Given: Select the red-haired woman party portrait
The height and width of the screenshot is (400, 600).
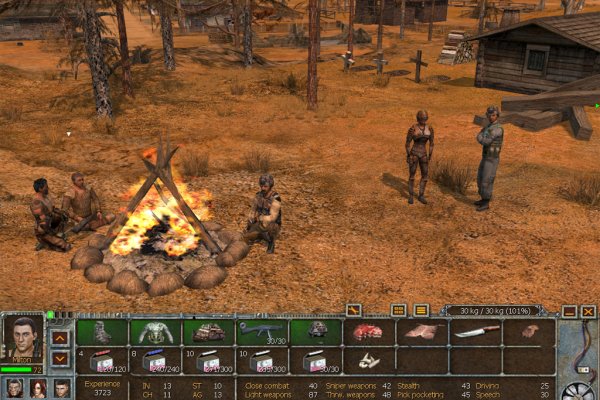Looking at the screenshot, I should point(38,388).
